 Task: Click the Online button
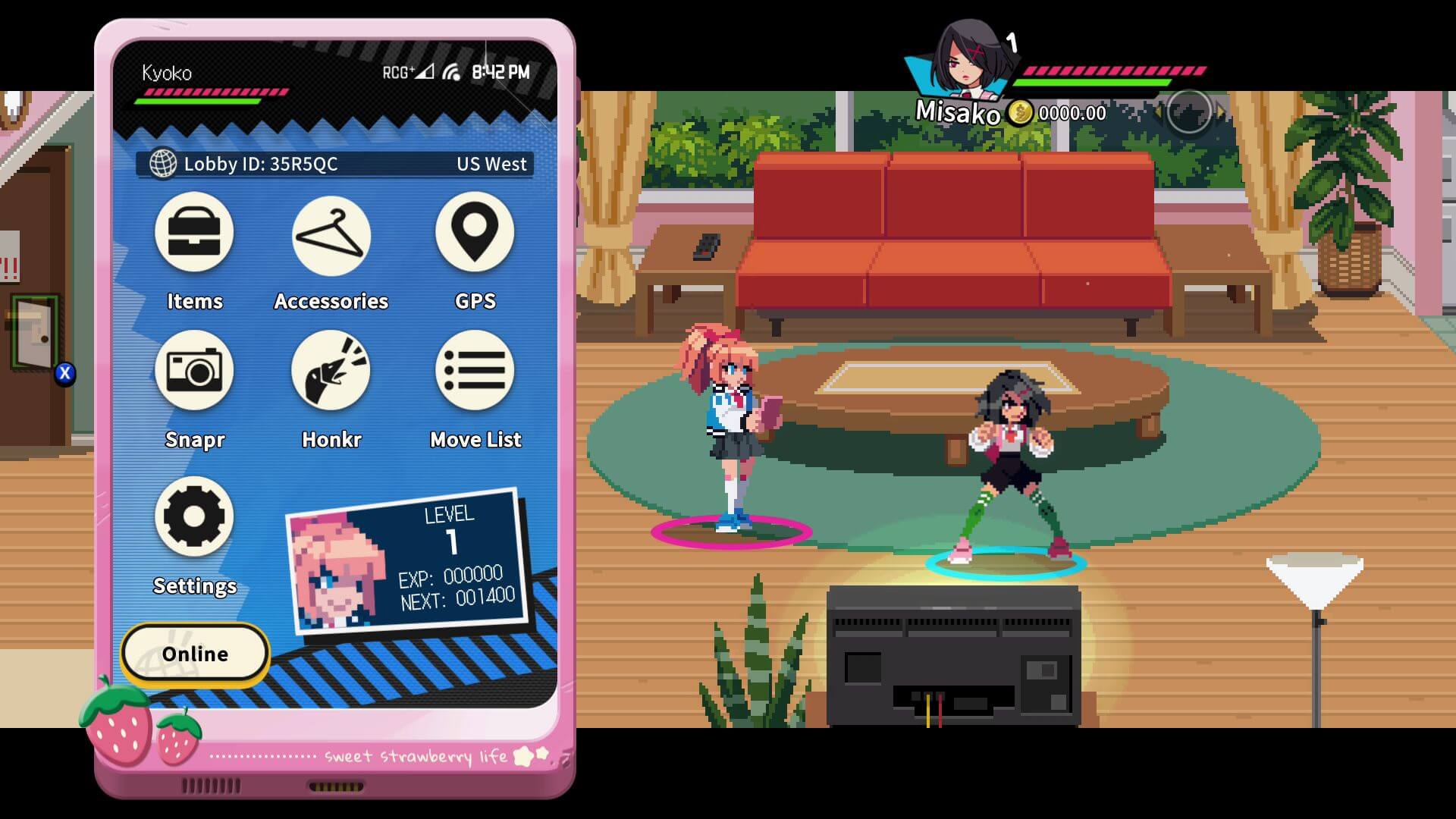[x=195, y=654]
